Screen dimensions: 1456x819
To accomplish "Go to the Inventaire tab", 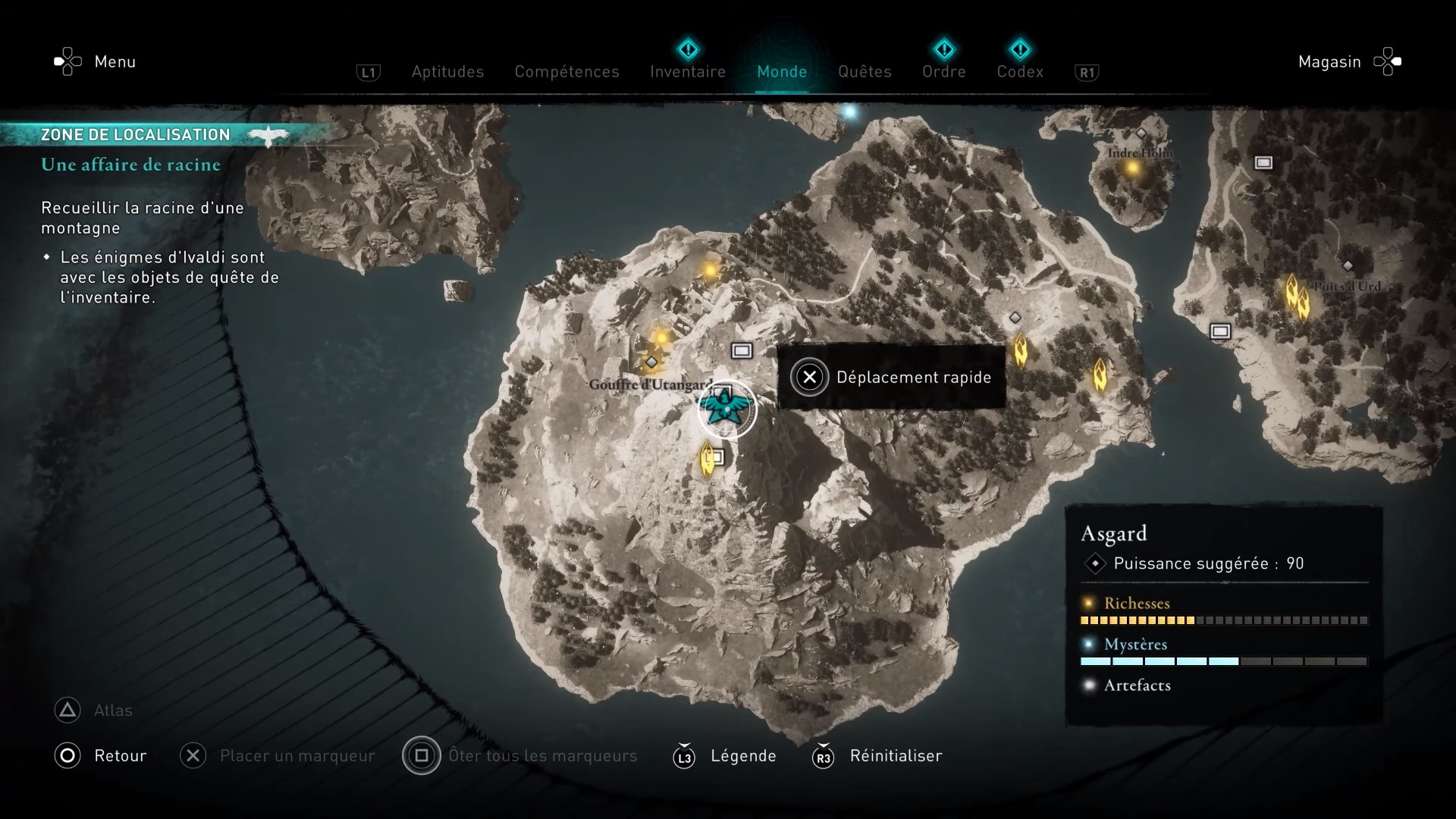I will click(688, 71).
